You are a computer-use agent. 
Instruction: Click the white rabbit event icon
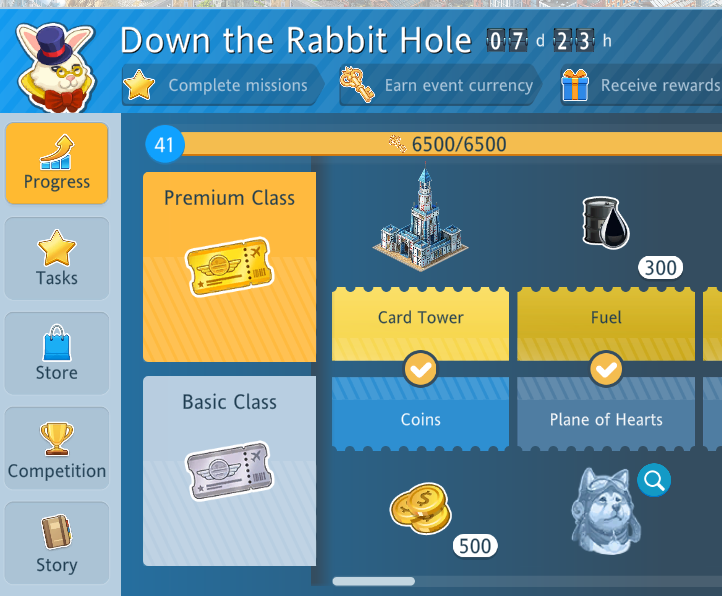55,65
